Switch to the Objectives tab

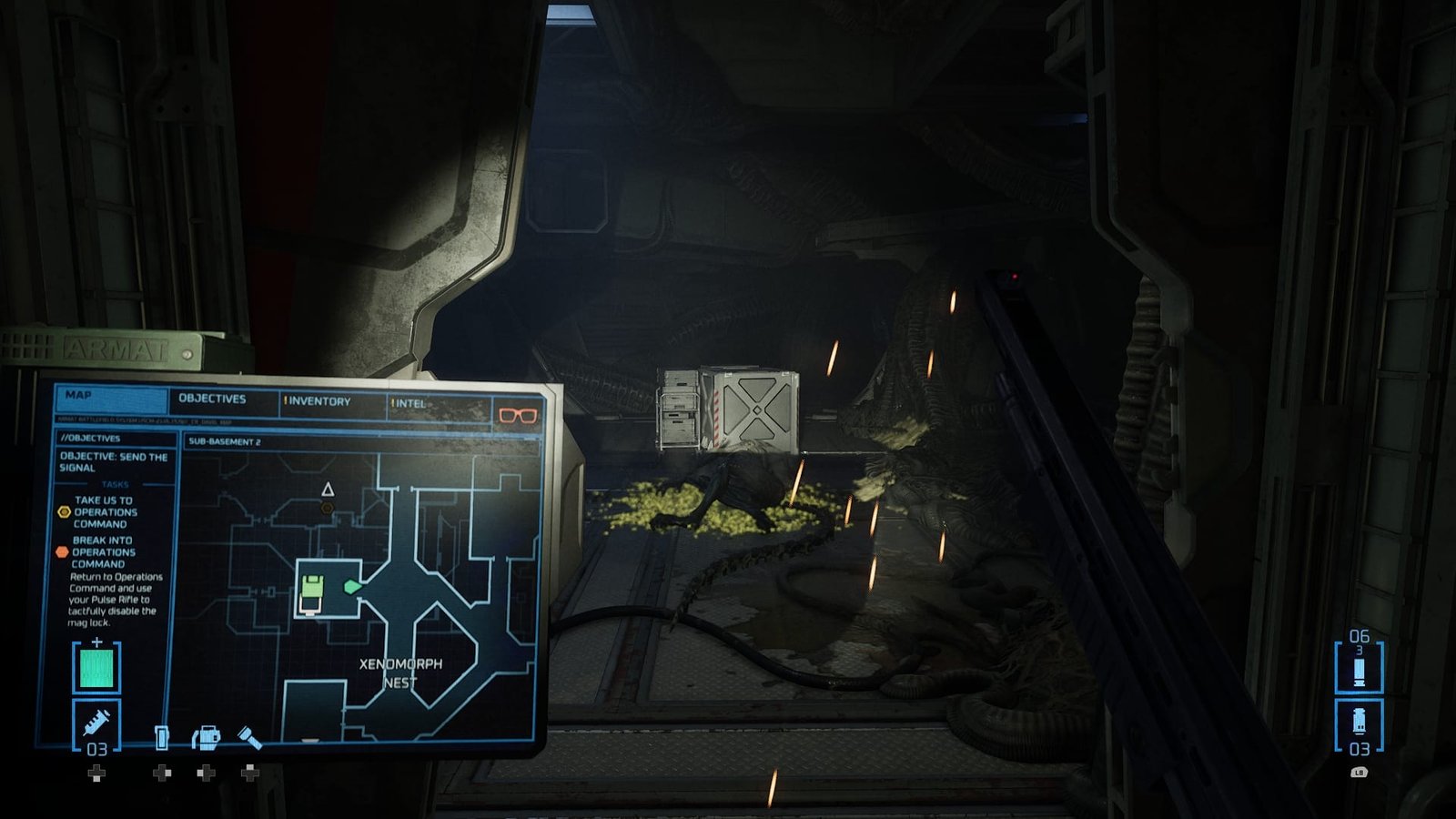212,399
